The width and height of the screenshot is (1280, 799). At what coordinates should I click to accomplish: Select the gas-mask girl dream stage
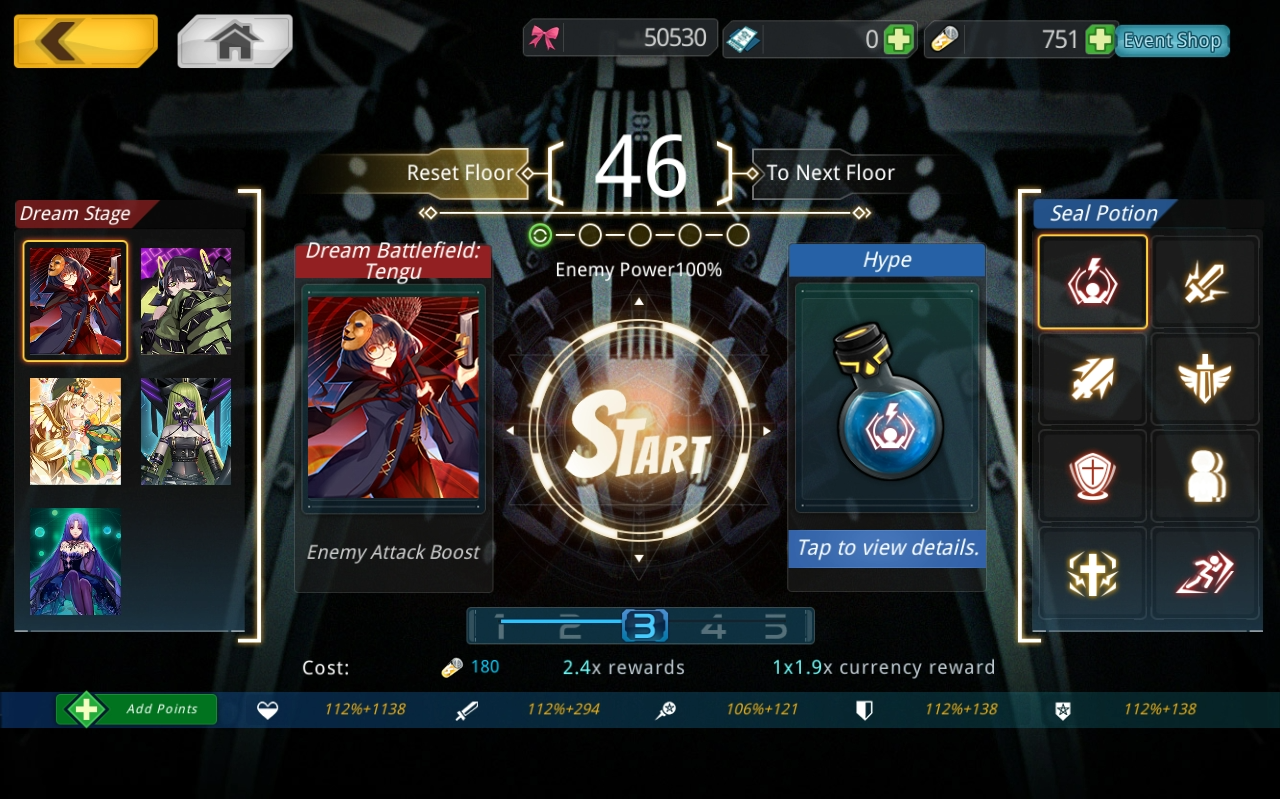pos(186,431)
